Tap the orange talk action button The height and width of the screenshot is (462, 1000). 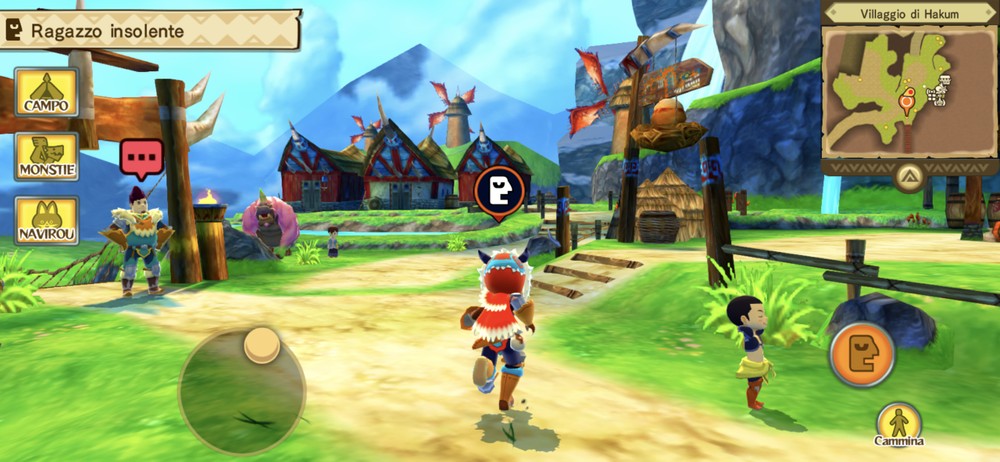[x=861, y=354]
